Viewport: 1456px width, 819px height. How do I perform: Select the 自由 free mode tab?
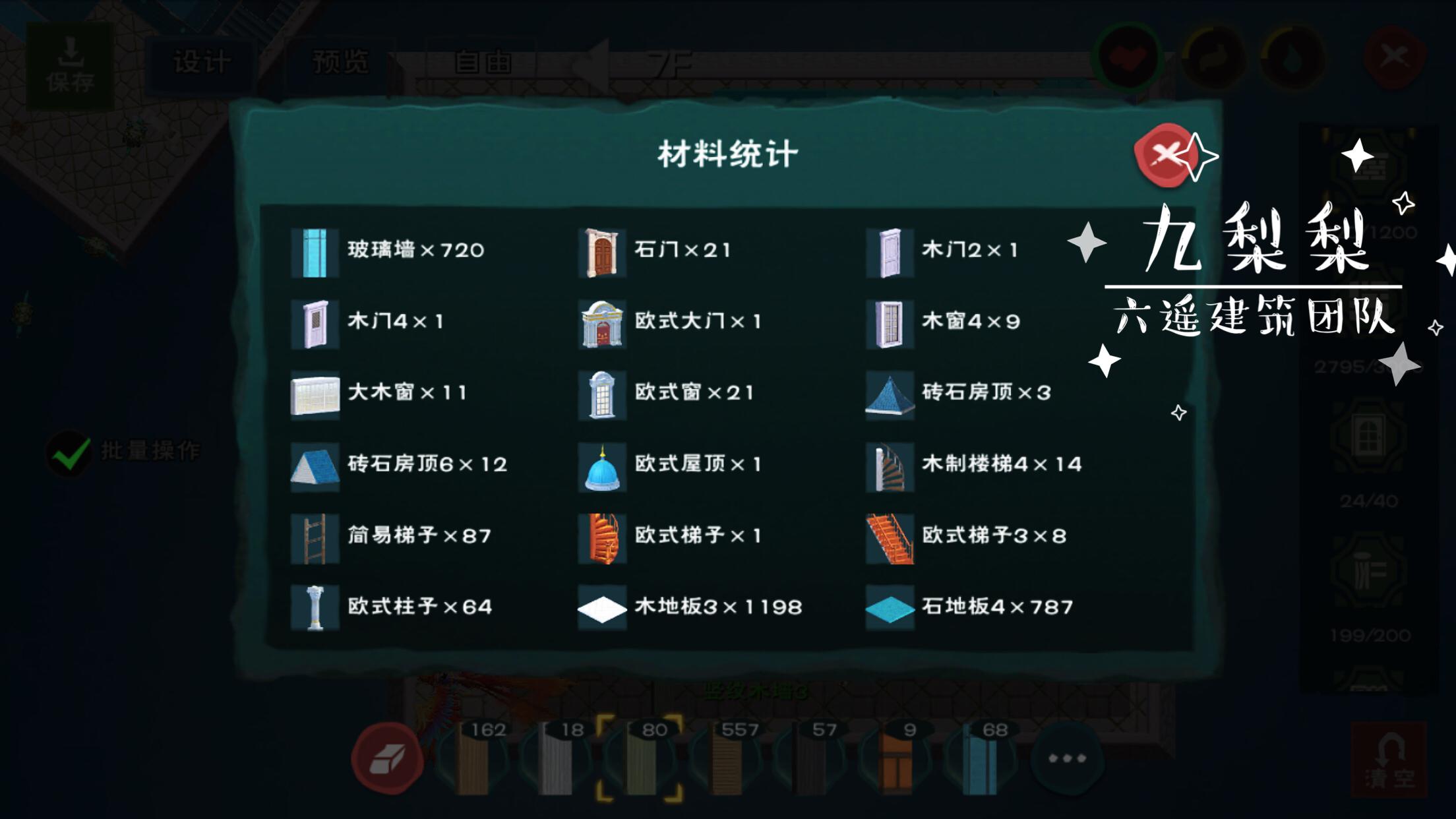coord(483,63)
